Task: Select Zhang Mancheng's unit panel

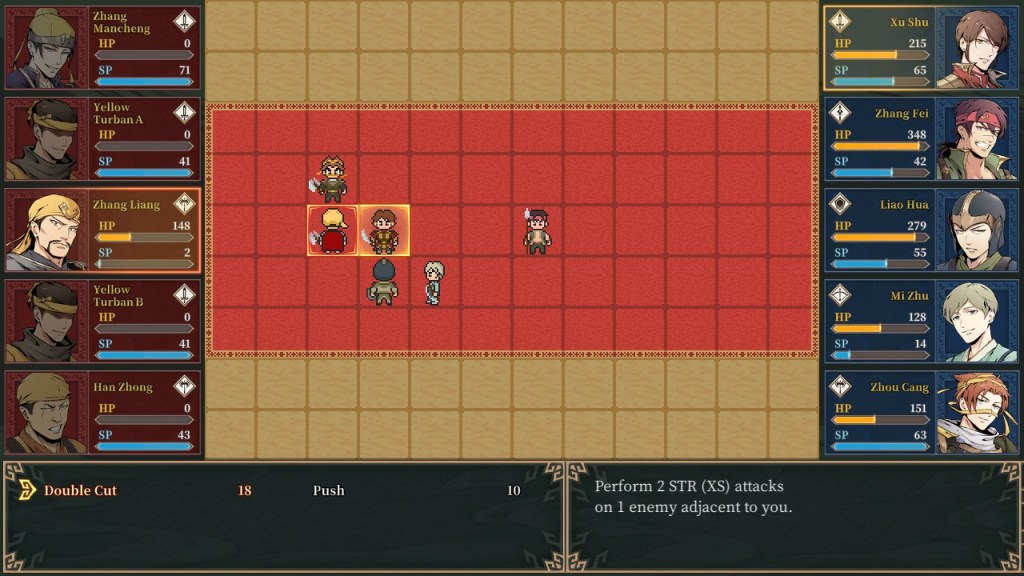Action: 102,48
